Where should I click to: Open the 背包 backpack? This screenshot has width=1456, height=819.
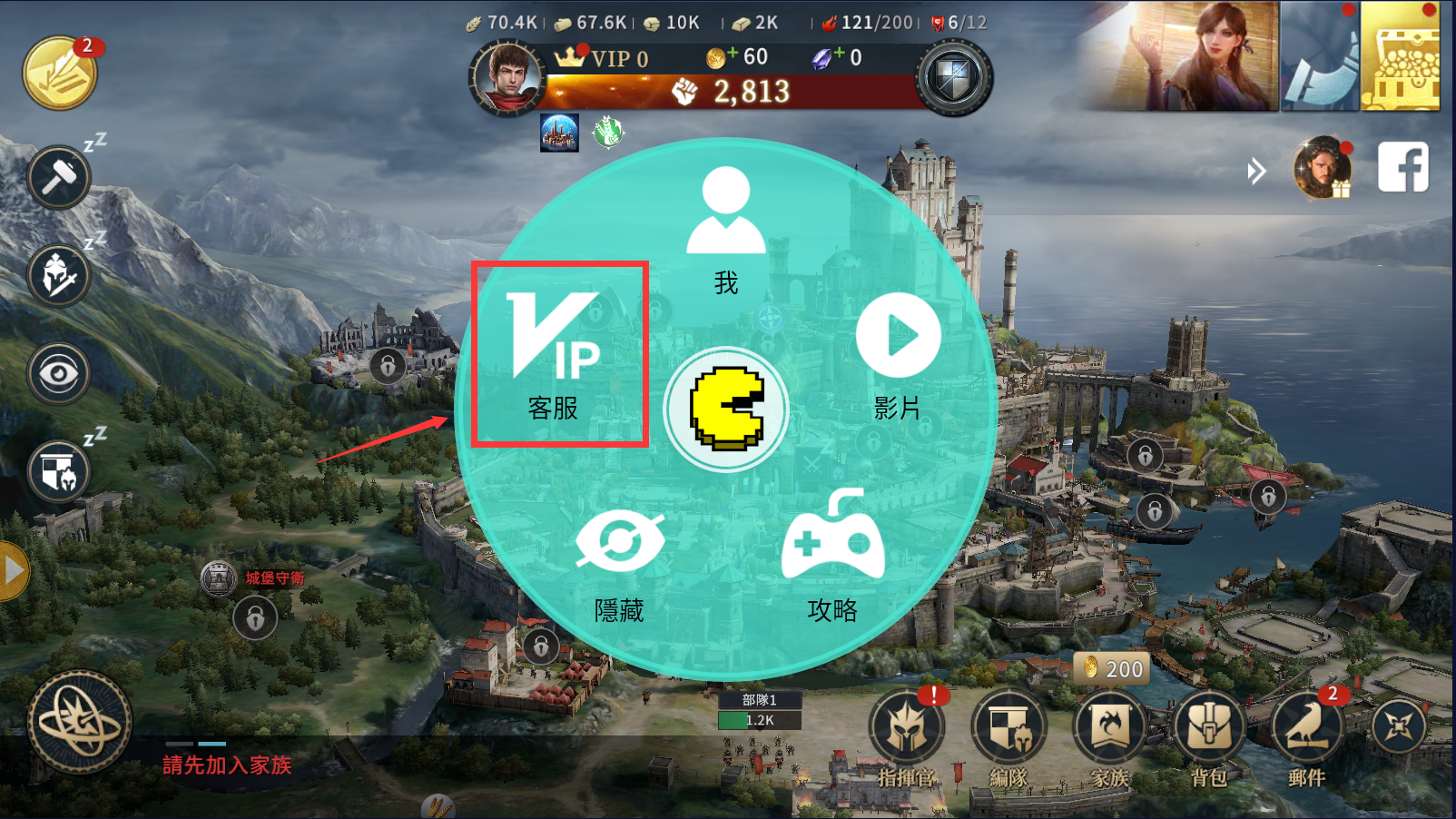[x=1209, y=737]
